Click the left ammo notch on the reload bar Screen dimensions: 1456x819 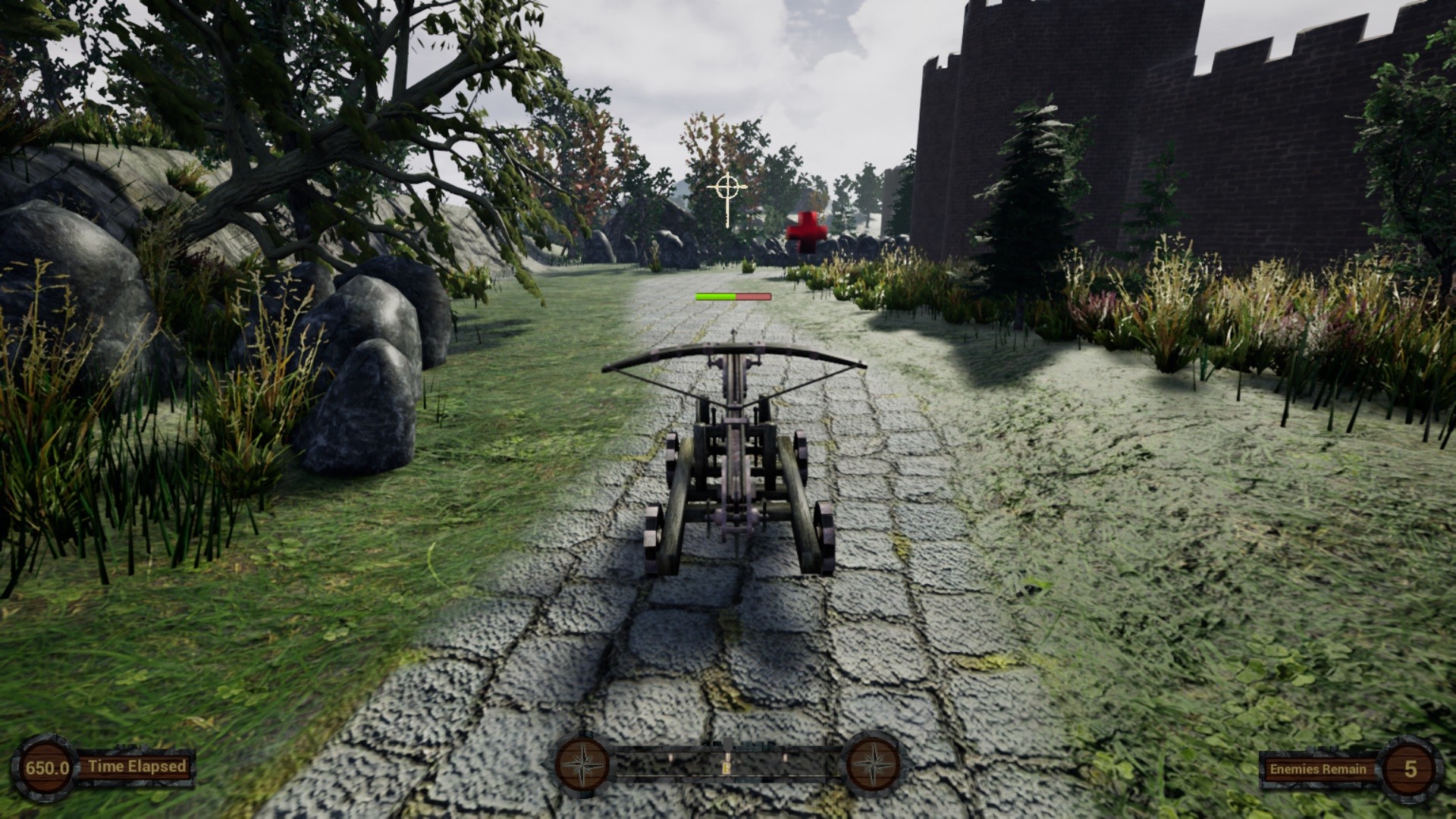[x=670, y=758]
